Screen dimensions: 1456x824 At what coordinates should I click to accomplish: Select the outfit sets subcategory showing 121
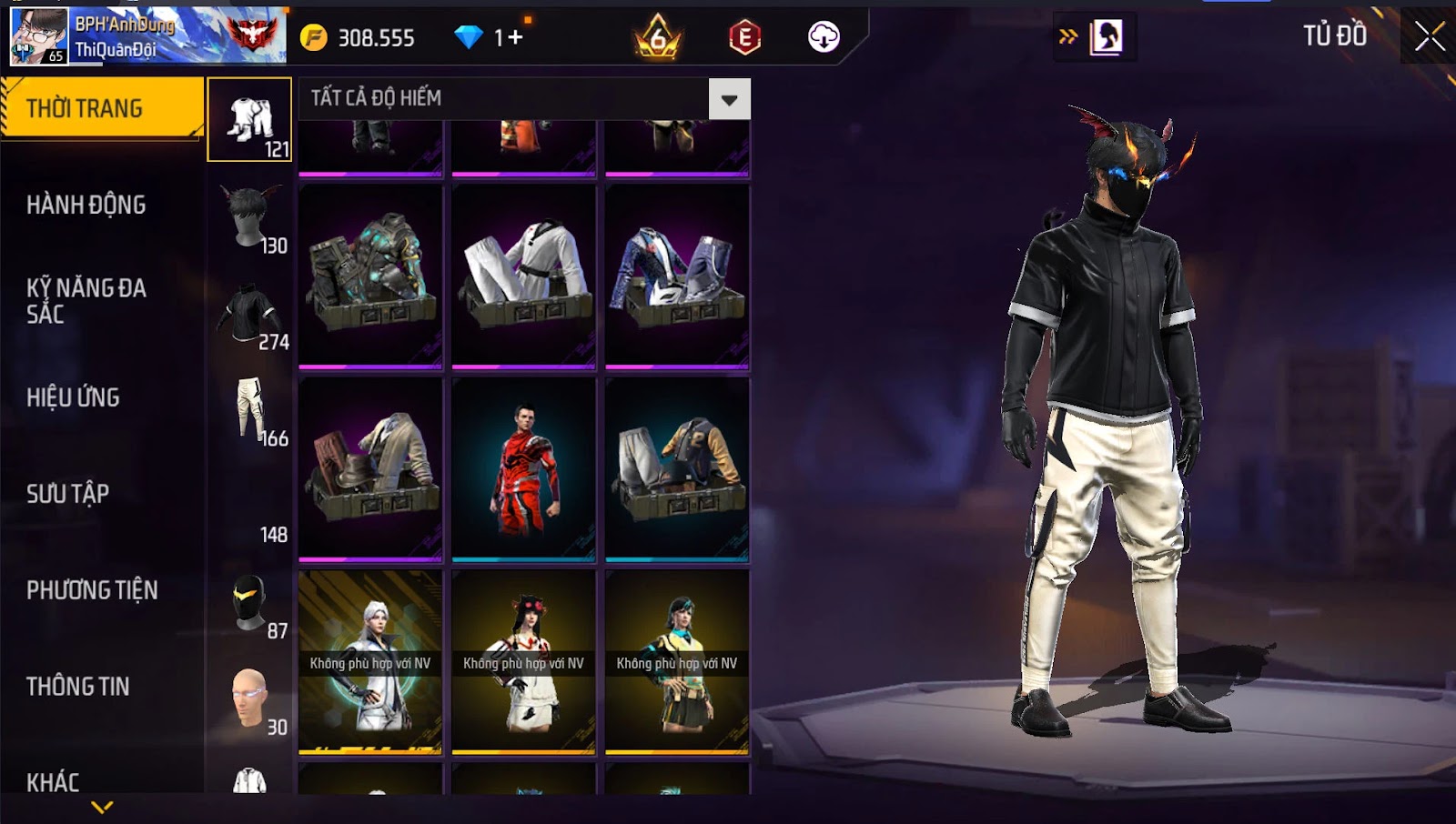250,120
